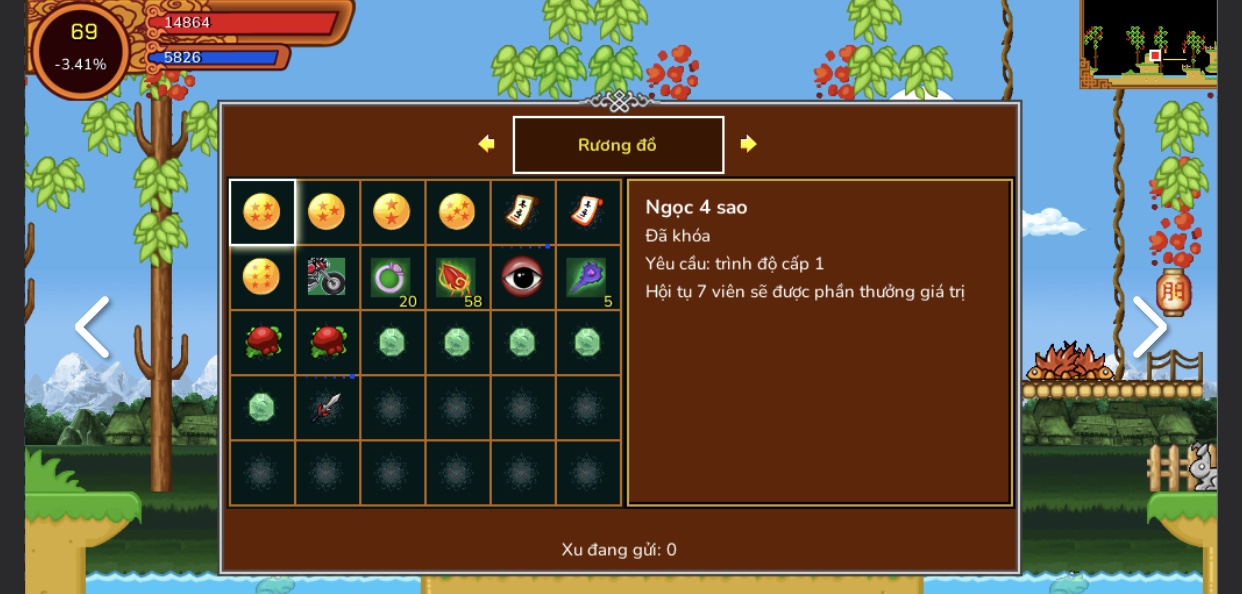This screenshot has height=594, width=1242.
Task: Select the red eye item slot
Action: (x=522, y=277)
